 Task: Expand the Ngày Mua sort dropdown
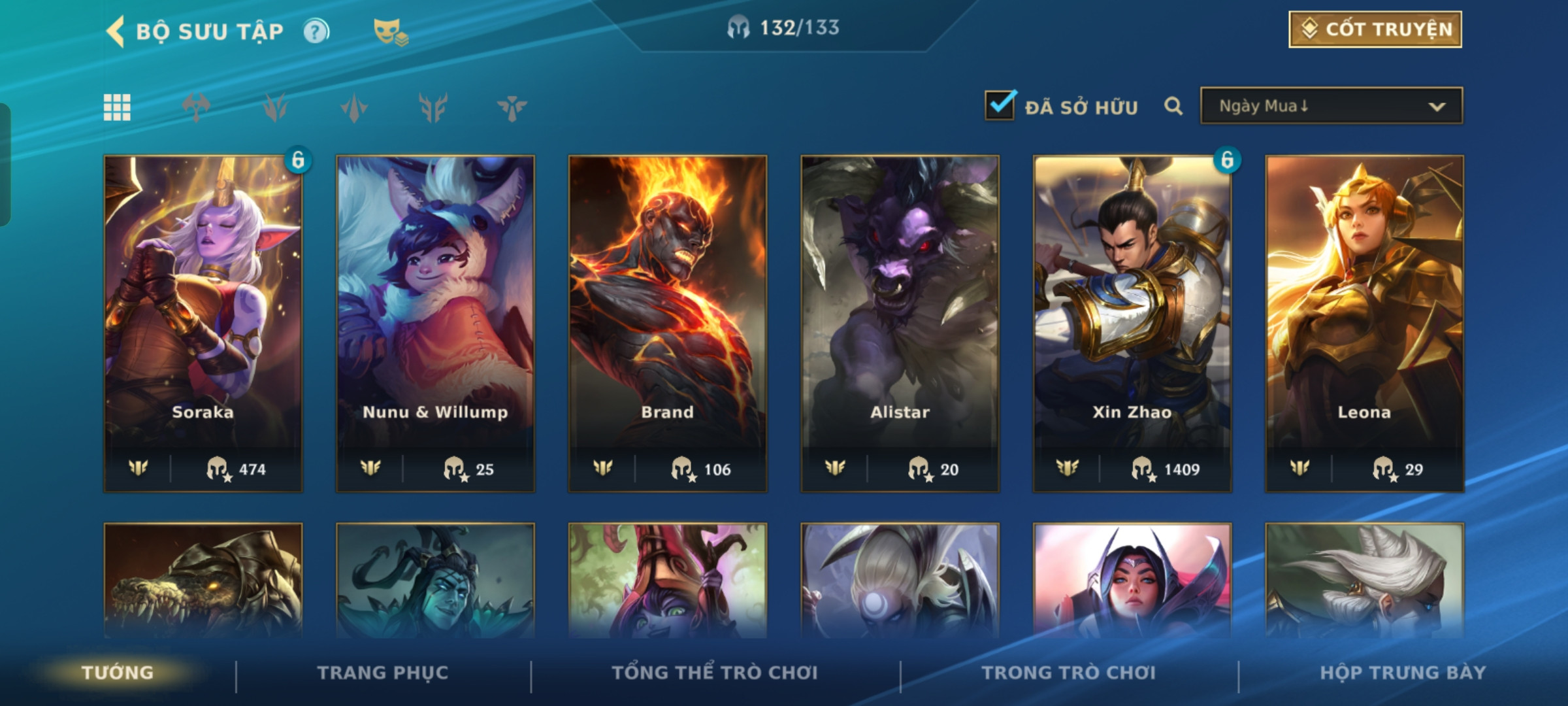pyautogui.click(x=1331, y=106)
